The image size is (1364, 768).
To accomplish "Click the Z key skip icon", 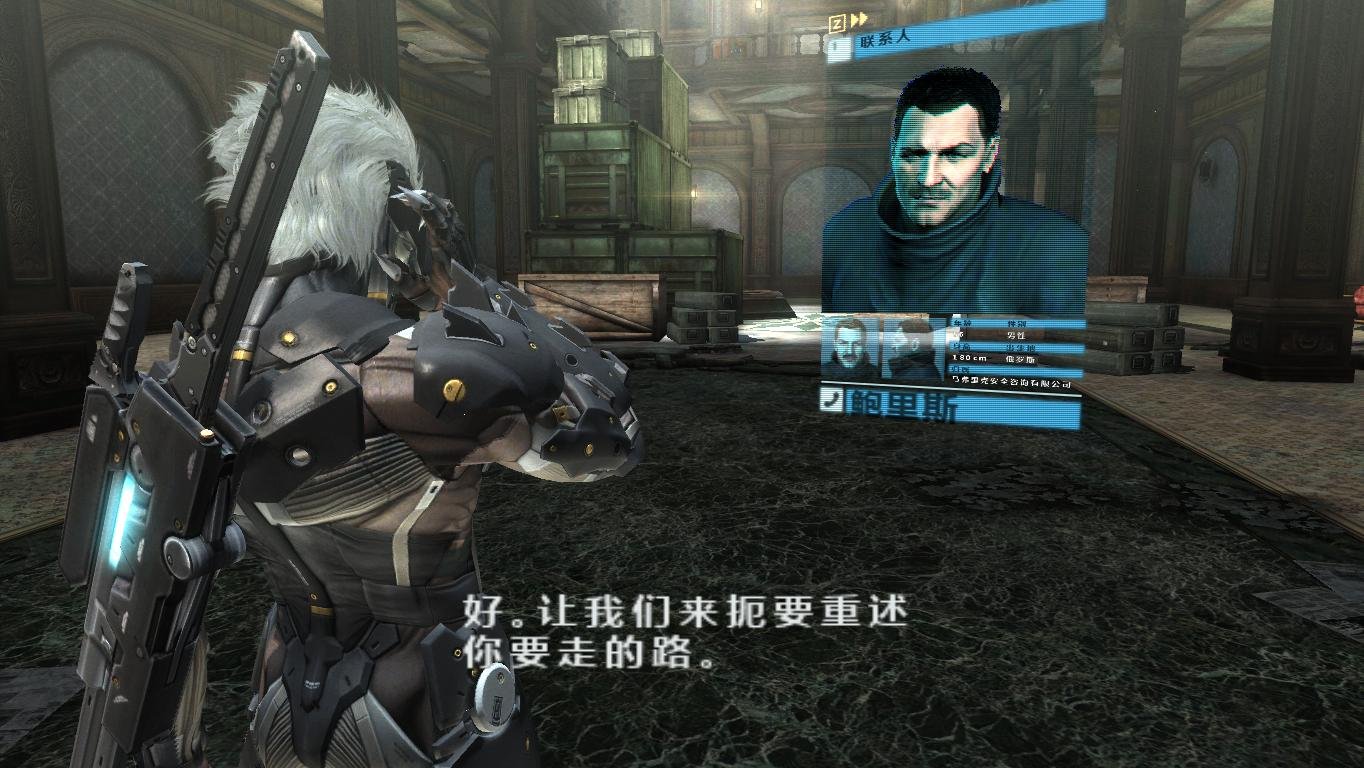I will click(837, 20).
